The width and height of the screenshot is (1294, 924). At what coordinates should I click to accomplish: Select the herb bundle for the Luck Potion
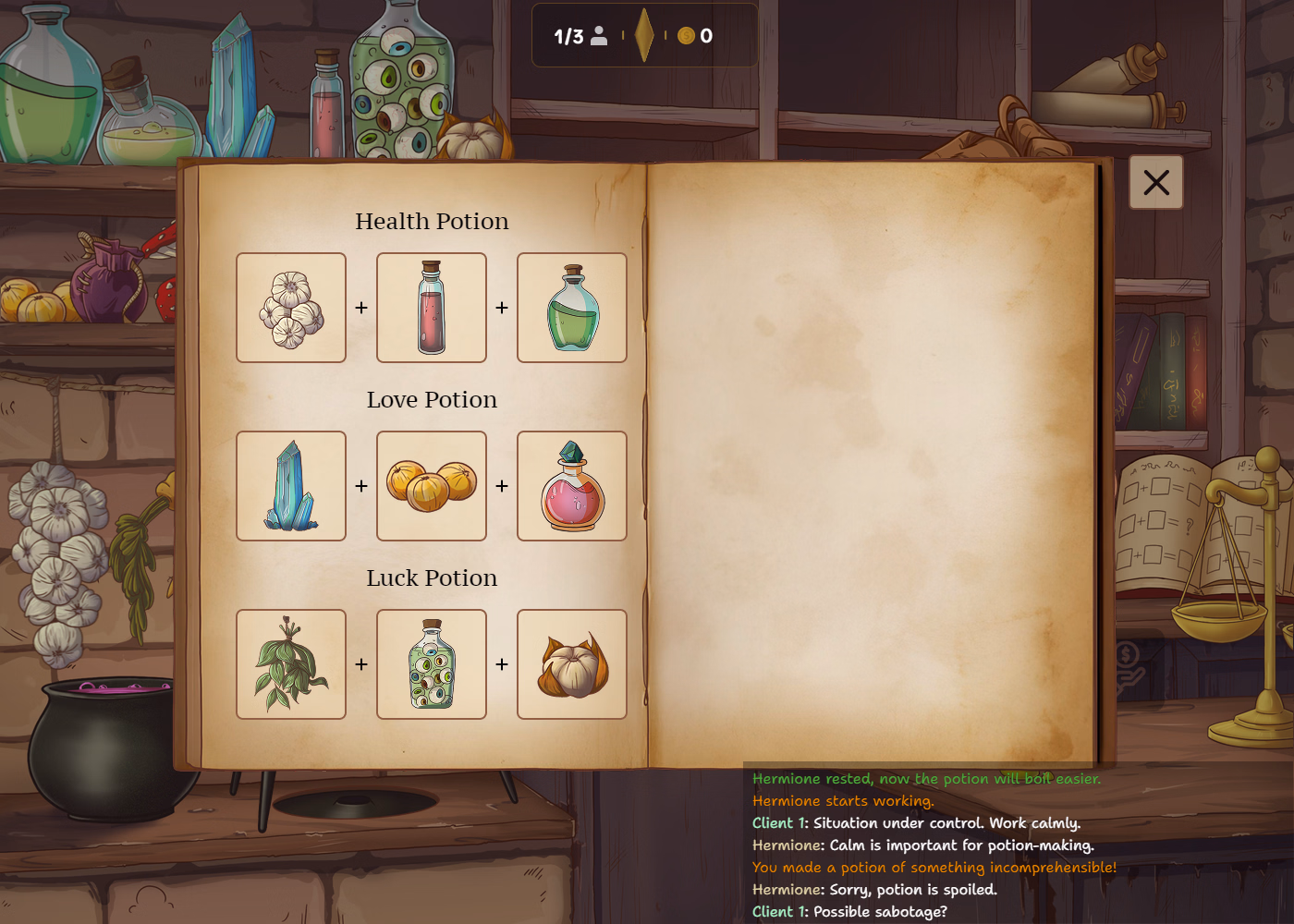pos(291,663)
